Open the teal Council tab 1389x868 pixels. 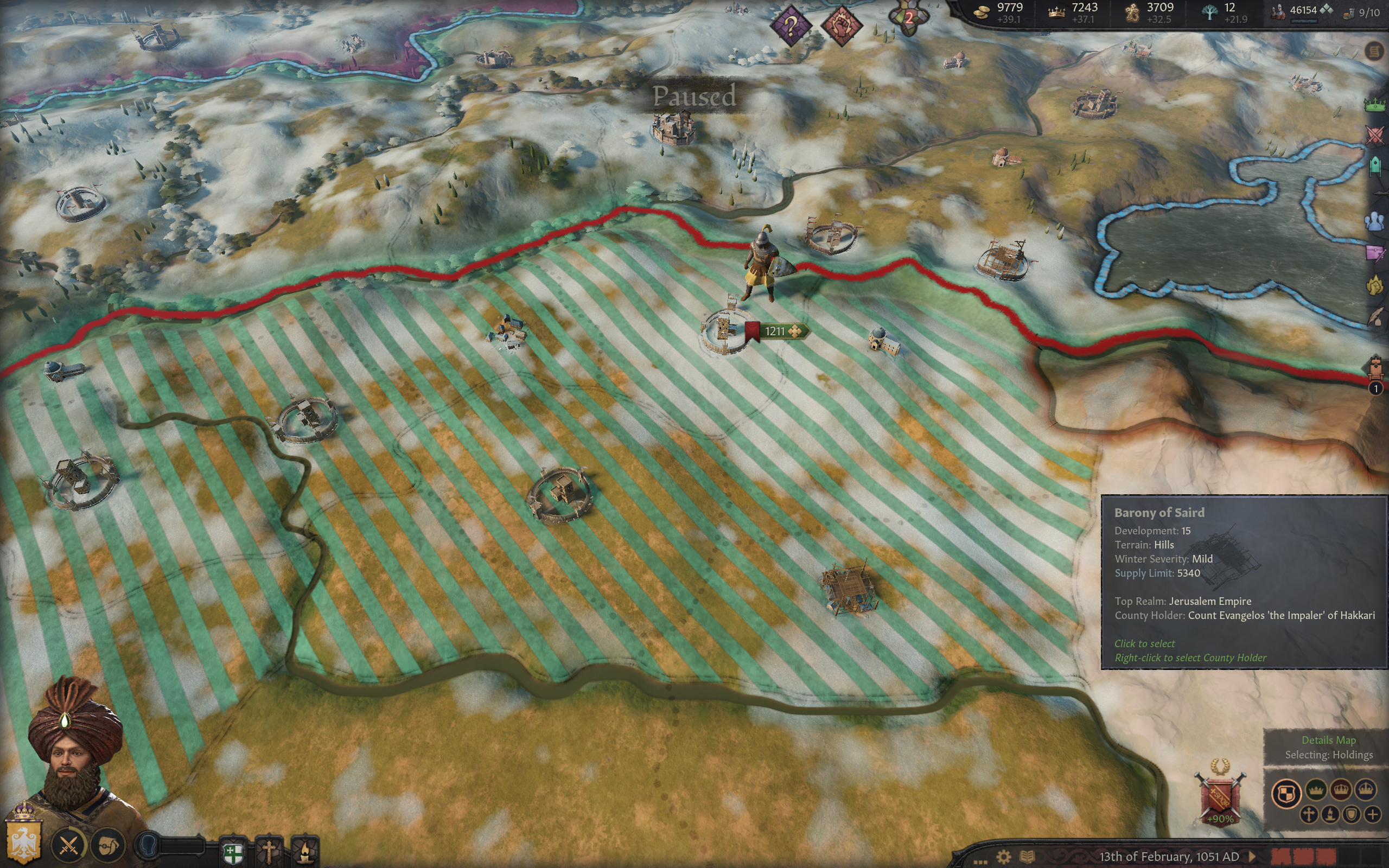tap(1375, 167)
